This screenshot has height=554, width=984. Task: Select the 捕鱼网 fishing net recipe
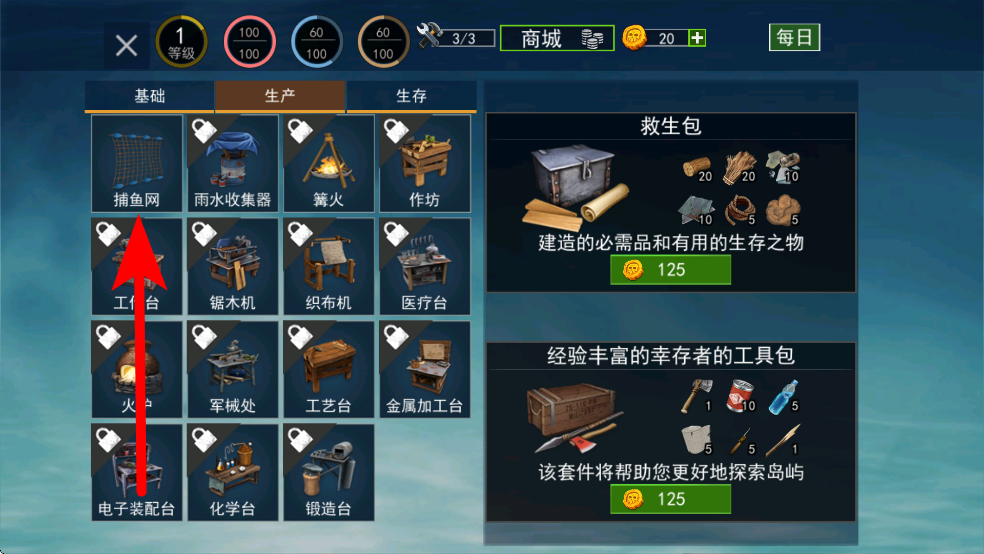pos(137,163)
